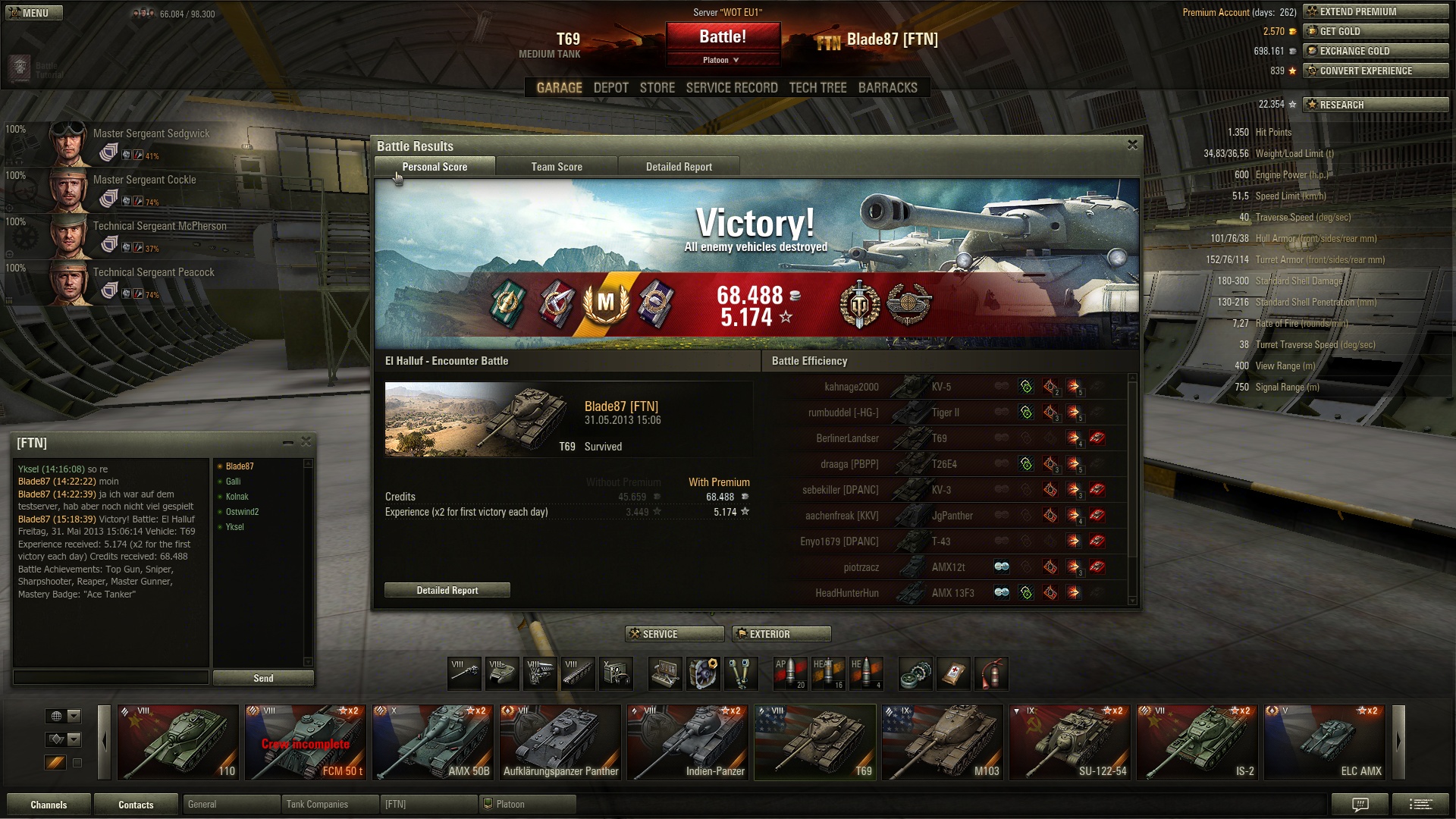The height and width of the screenshot is (819, 1456).
Task: Open the Exterior customization
Action: tap(781, 634)
